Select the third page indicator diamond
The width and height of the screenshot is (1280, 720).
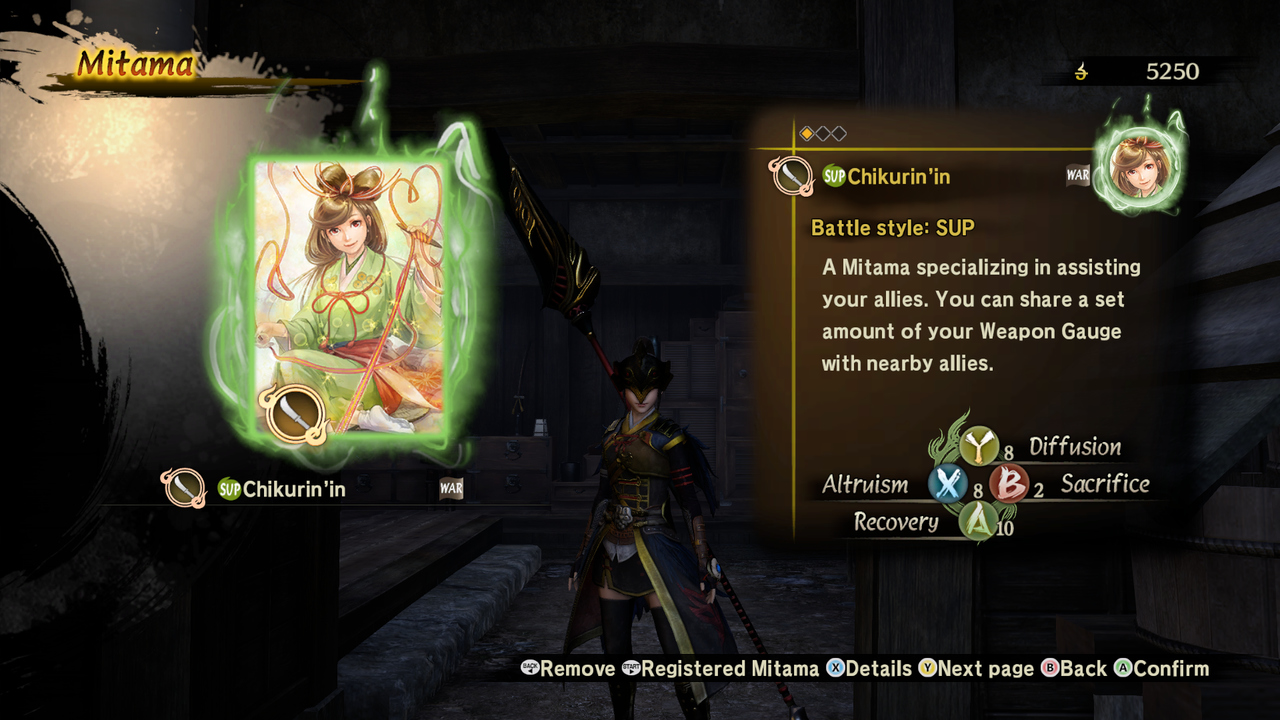point(837,132)
